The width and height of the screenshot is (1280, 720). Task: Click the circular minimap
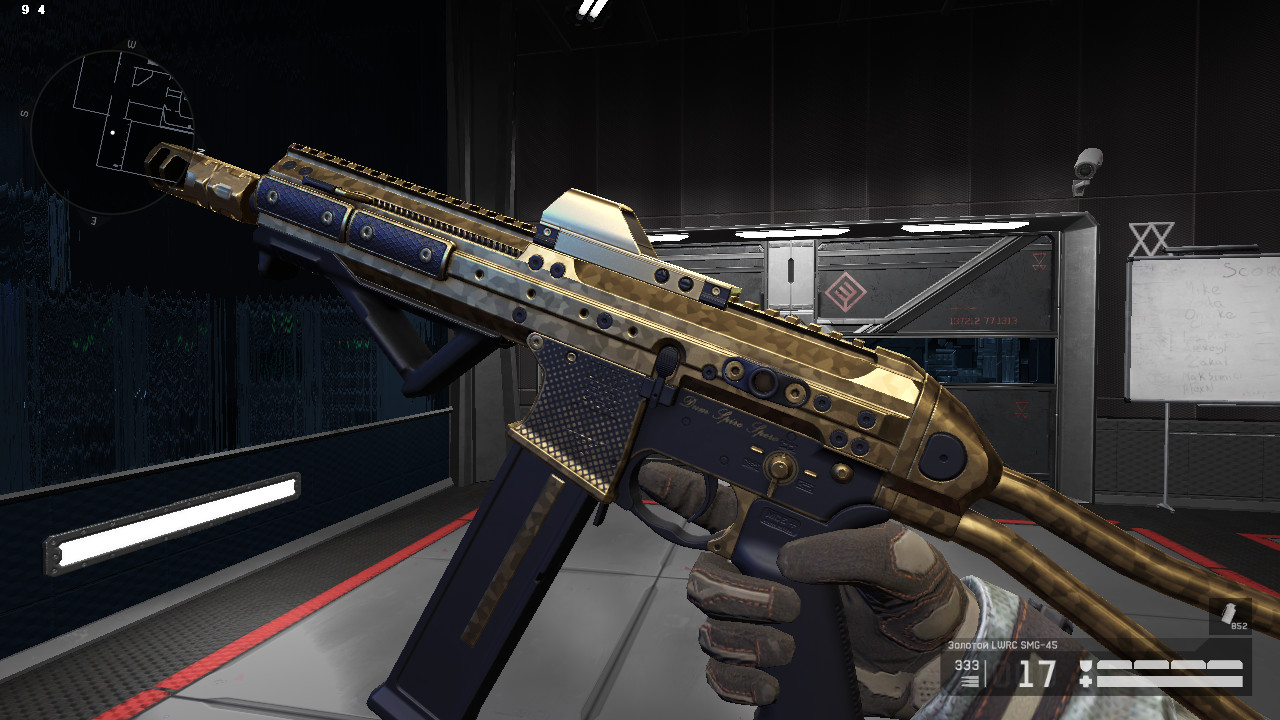point(110,130)
